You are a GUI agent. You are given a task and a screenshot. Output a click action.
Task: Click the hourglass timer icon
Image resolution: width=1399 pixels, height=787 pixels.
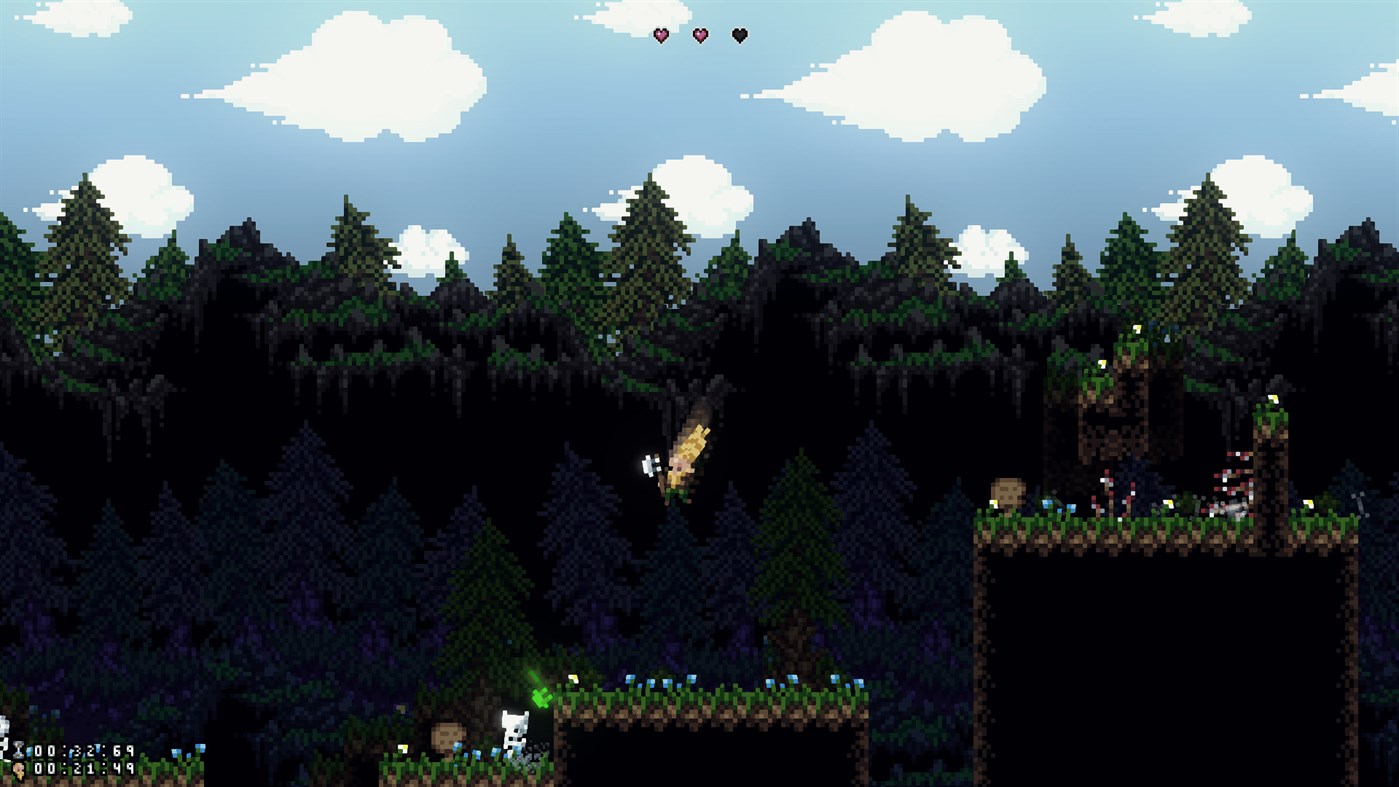pyautogui.click(x=18, y=749)
